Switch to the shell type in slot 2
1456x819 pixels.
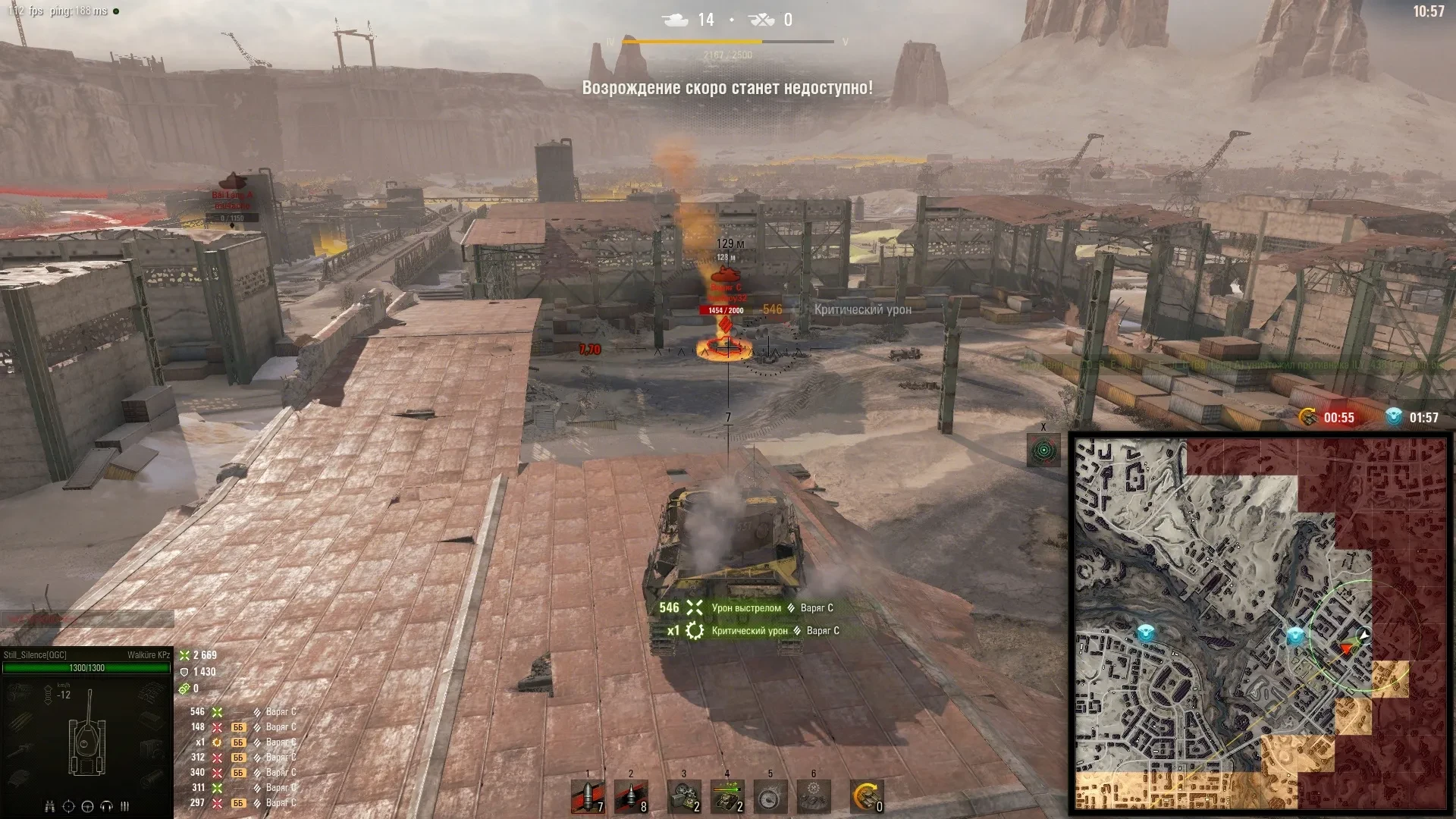click(631, 797)
